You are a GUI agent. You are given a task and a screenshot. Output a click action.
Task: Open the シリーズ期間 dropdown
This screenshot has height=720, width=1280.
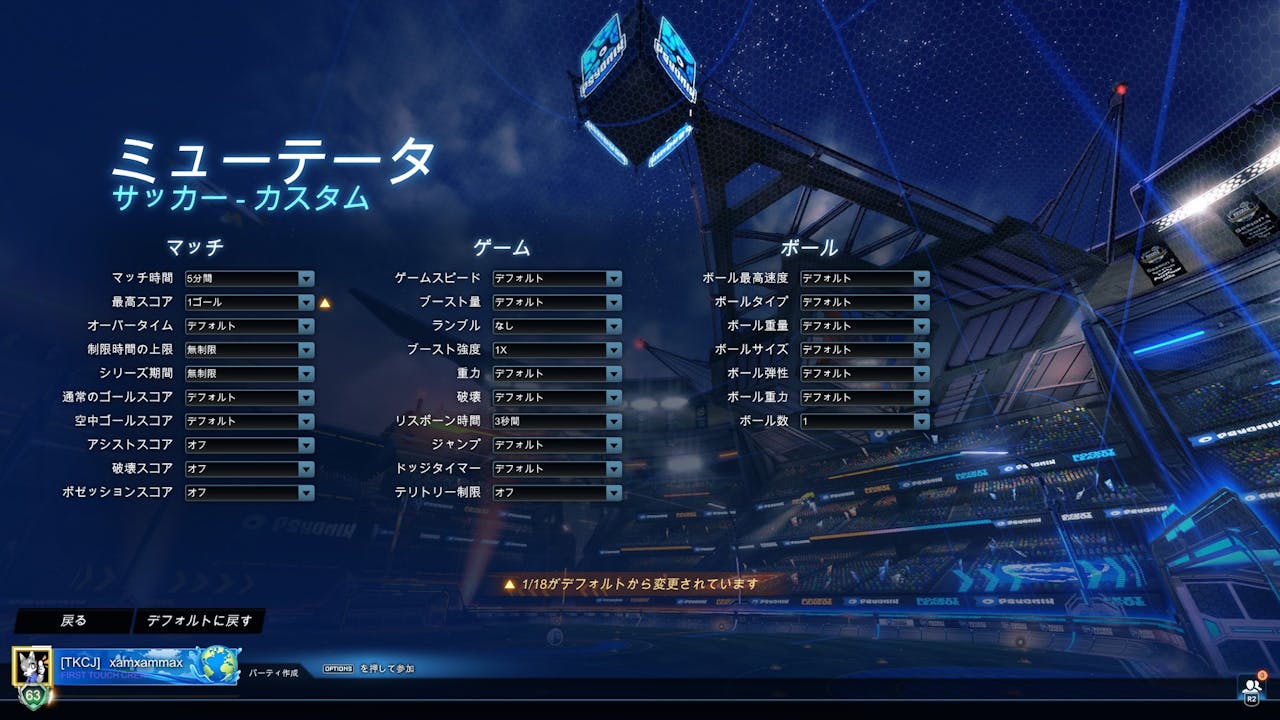coord(249,373)
